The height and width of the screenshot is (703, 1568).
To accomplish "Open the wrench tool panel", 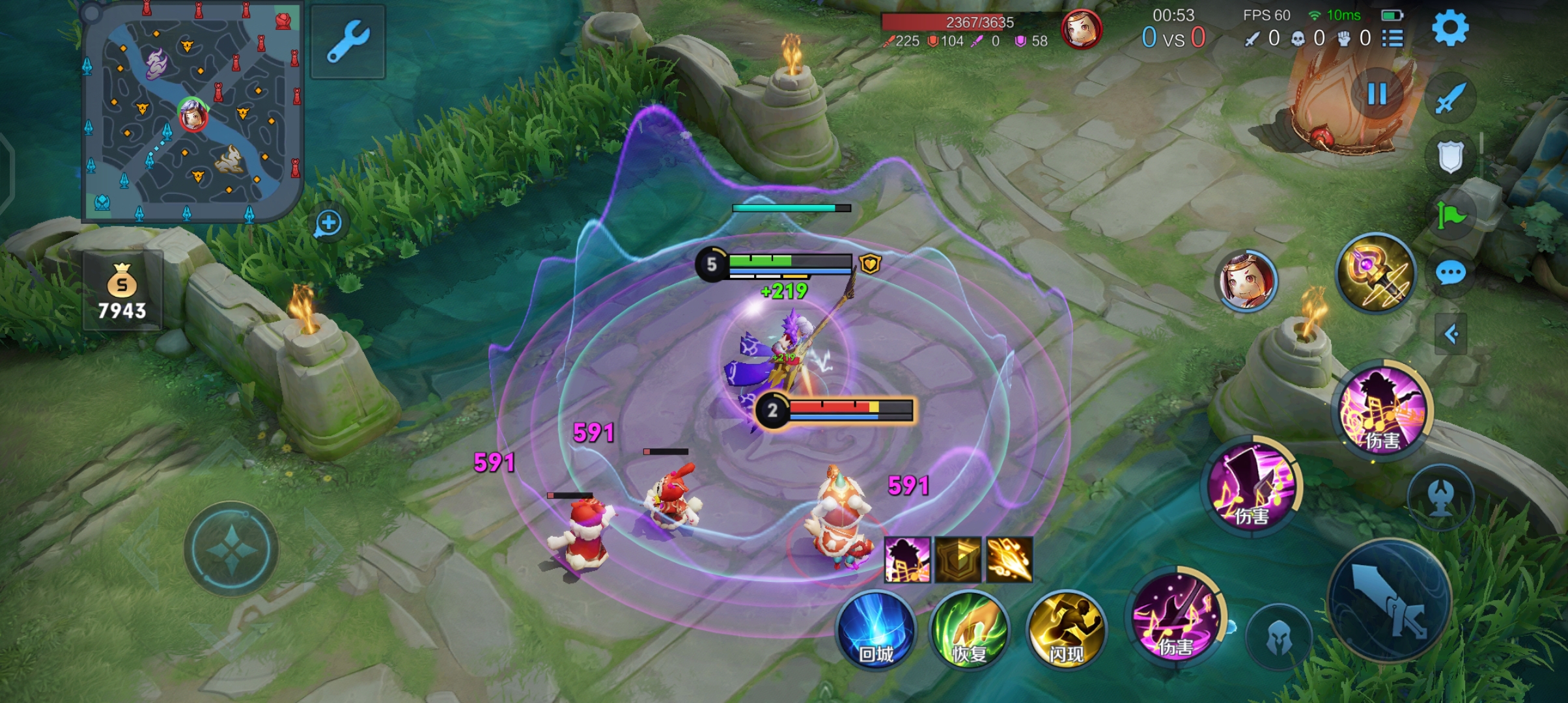I will [348, 42].
